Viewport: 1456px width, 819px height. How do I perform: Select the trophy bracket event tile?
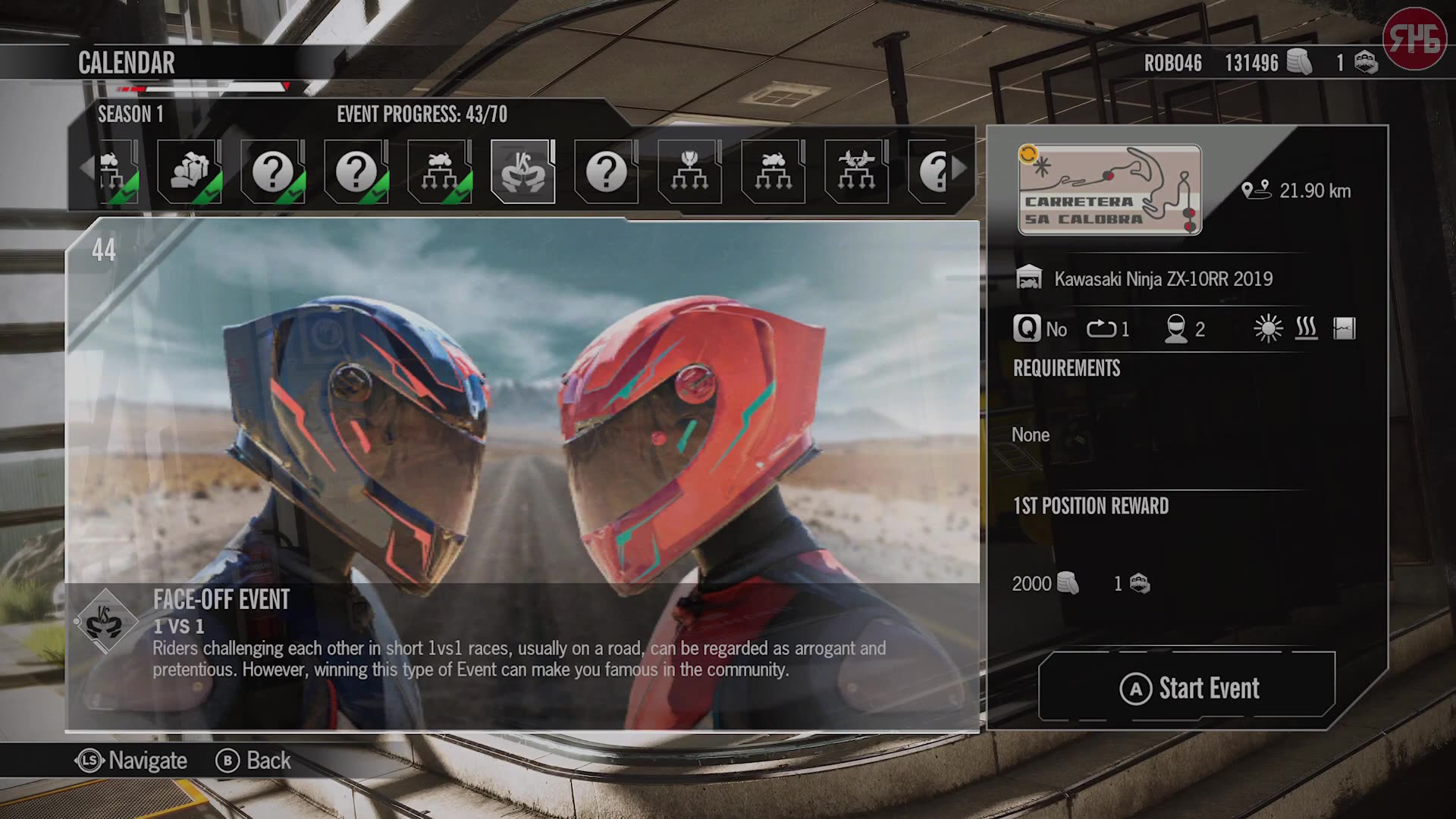[x=689, y=172]
